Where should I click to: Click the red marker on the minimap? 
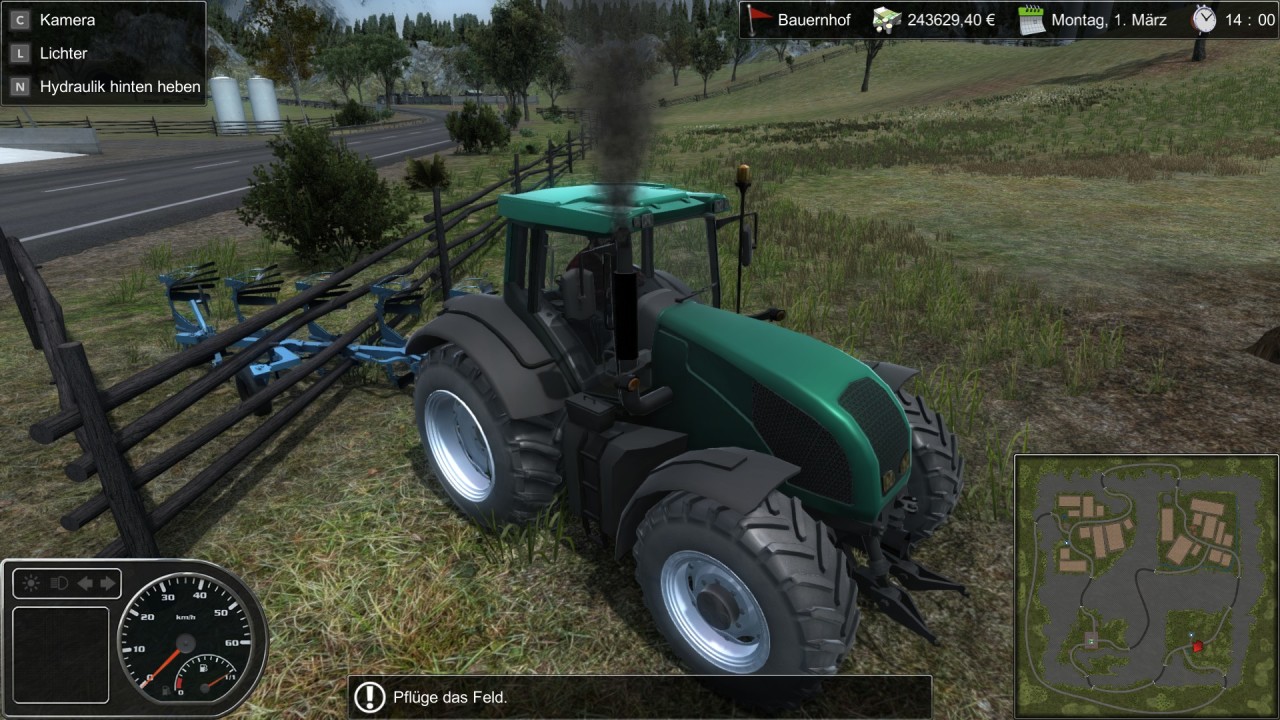pos(1197,647)
